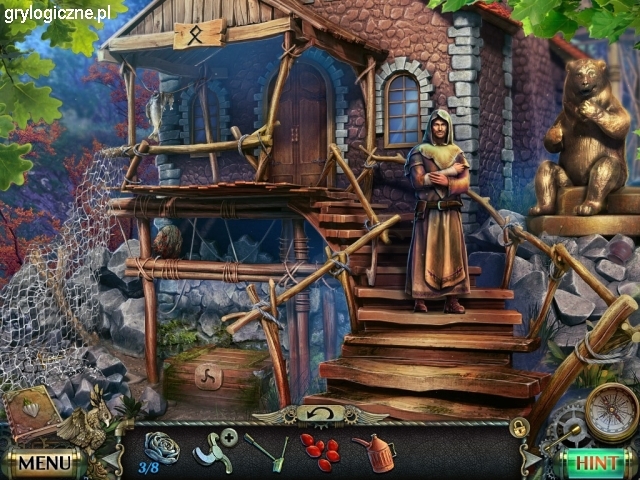The image size is (640, 480).
Task: Select the red oil can item
Action: click(x=374, y=452)
